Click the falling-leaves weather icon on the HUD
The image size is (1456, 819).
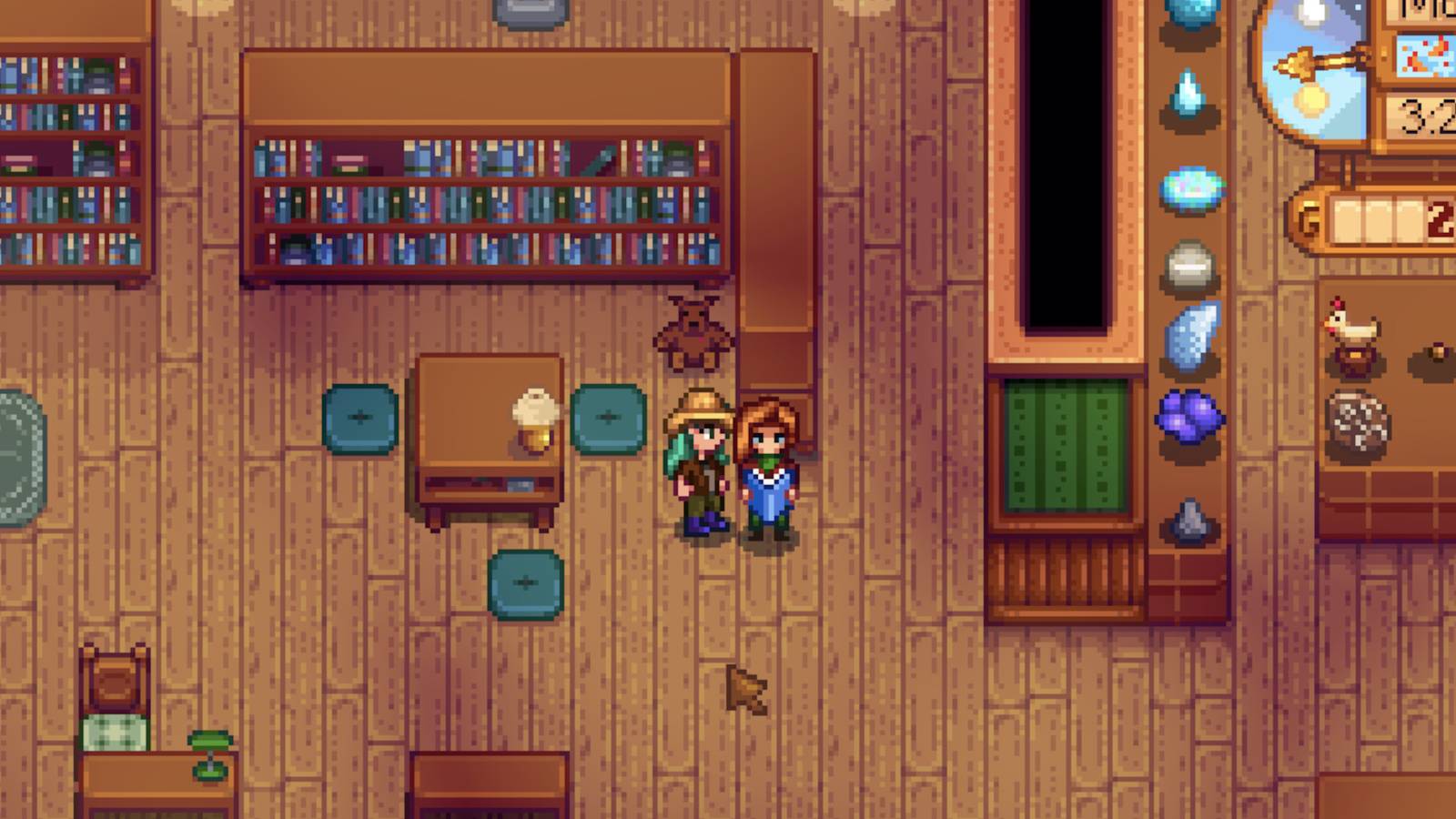pos(1429,55)
